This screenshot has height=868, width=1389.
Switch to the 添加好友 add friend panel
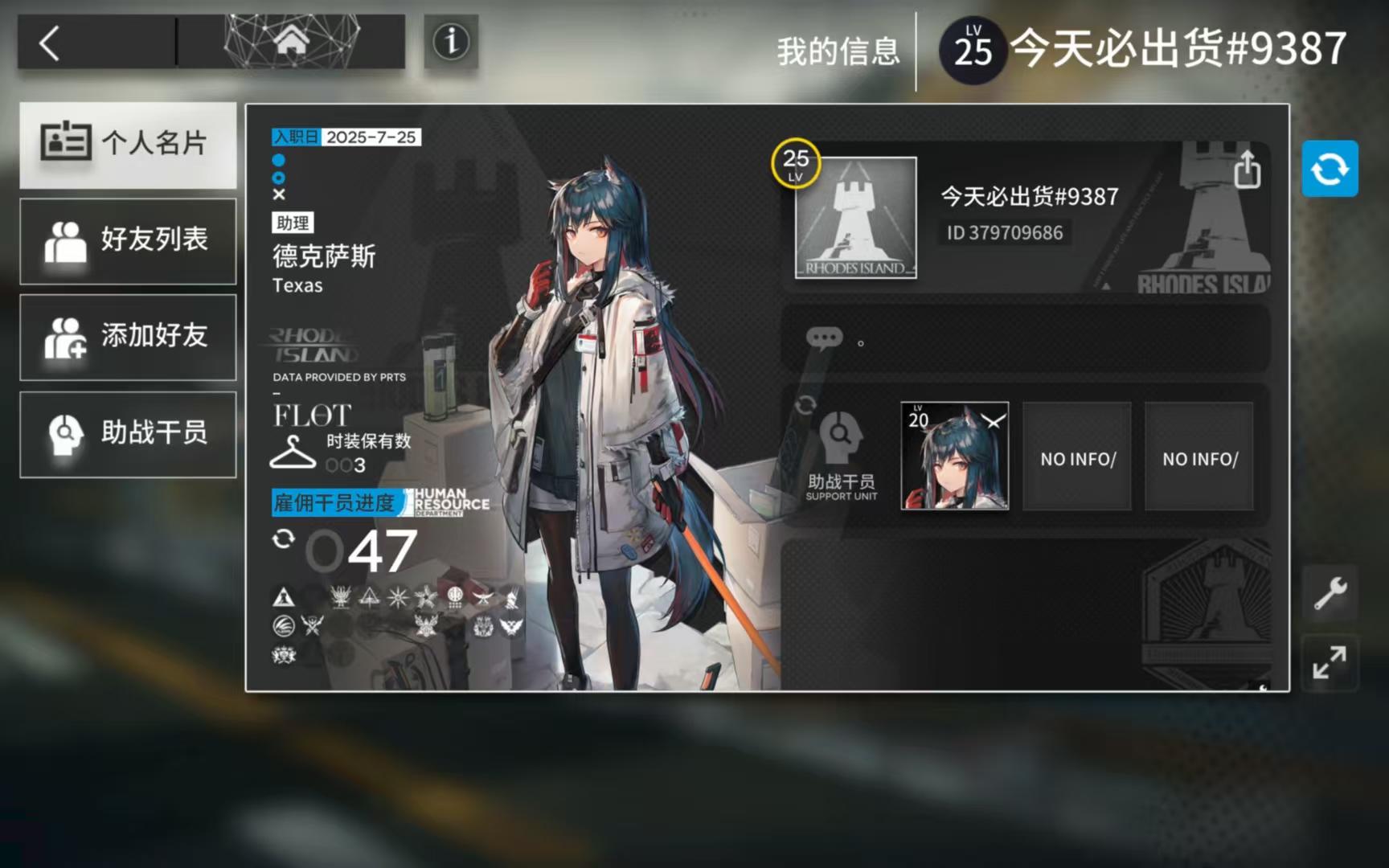[129, 337]
